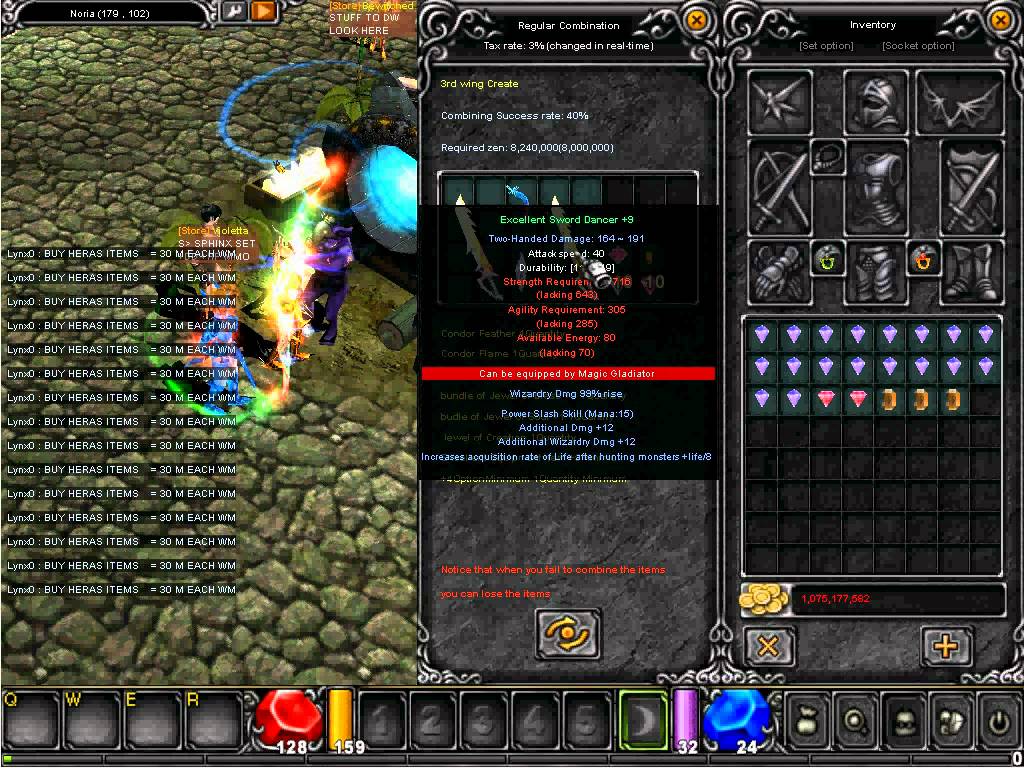Select the boots equipment slot
This screenshot has height=768, width=1024.
pos(972,272)
